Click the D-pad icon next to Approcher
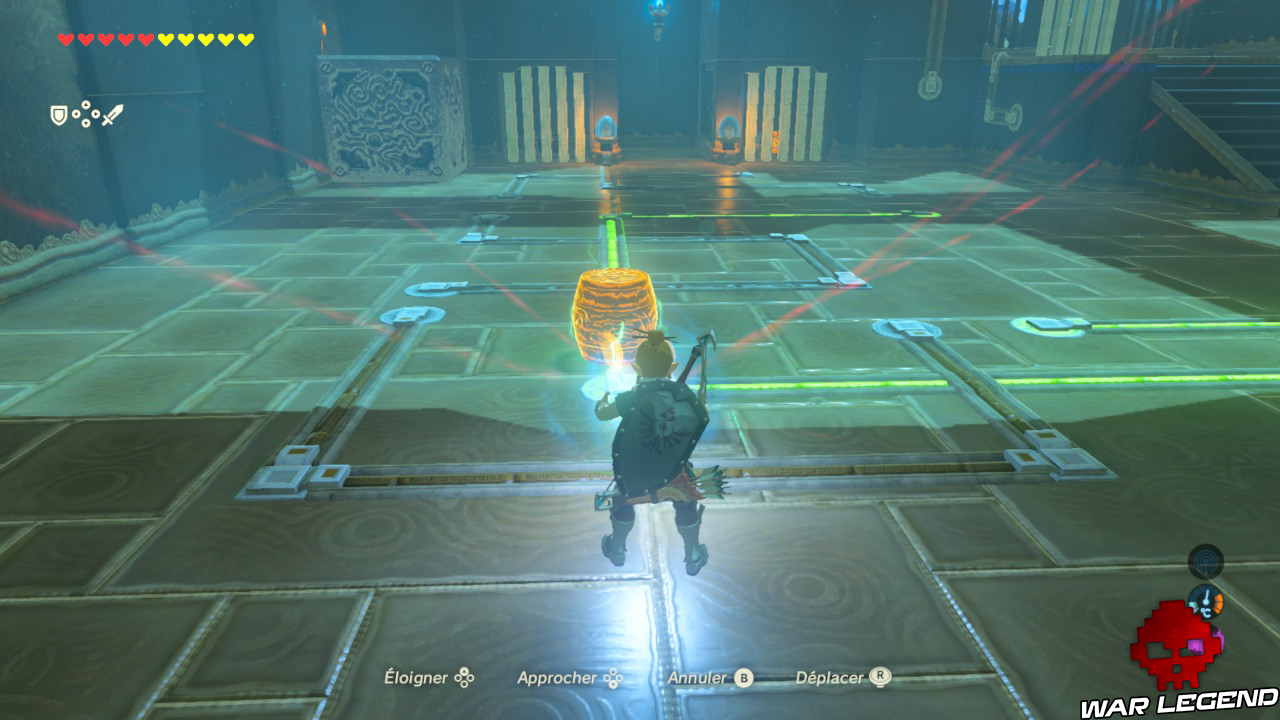 point(613,678)
